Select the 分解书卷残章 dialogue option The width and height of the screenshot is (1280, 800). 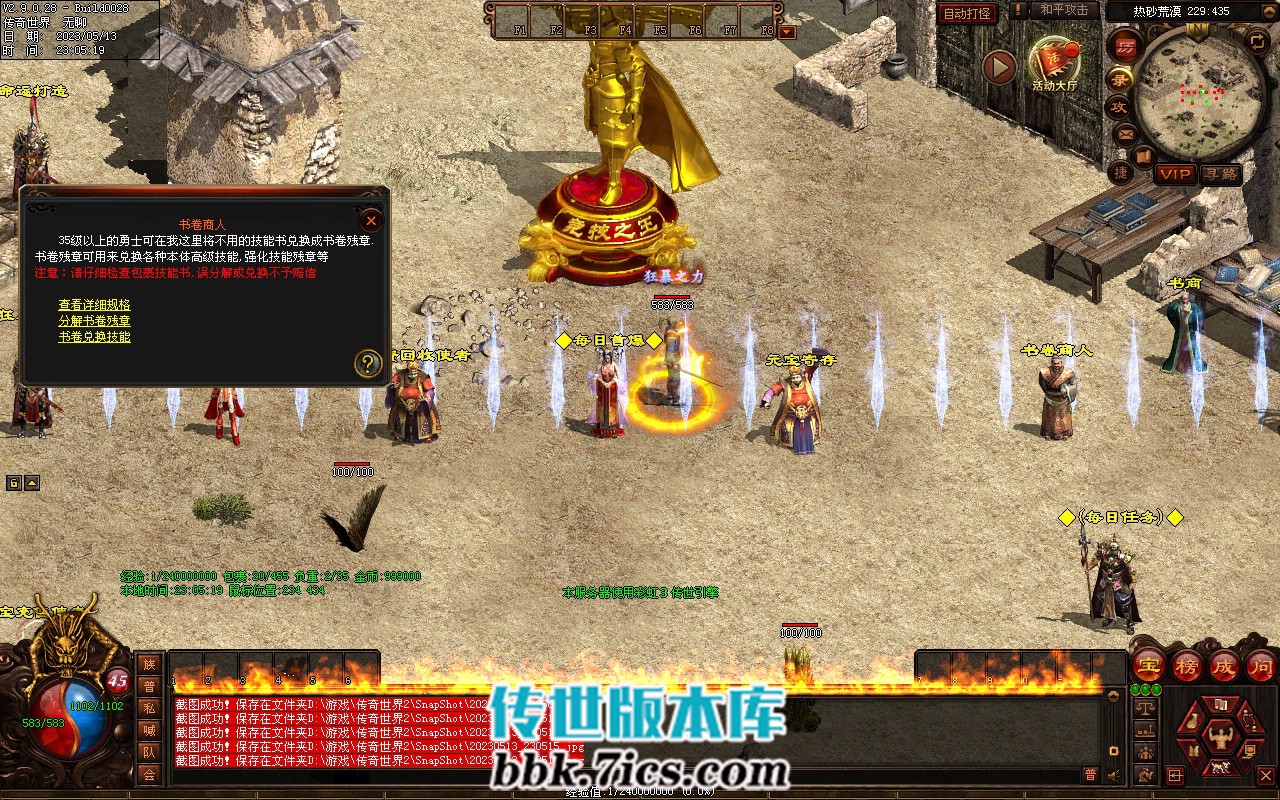pyautogui.click(x=94, y=321)
